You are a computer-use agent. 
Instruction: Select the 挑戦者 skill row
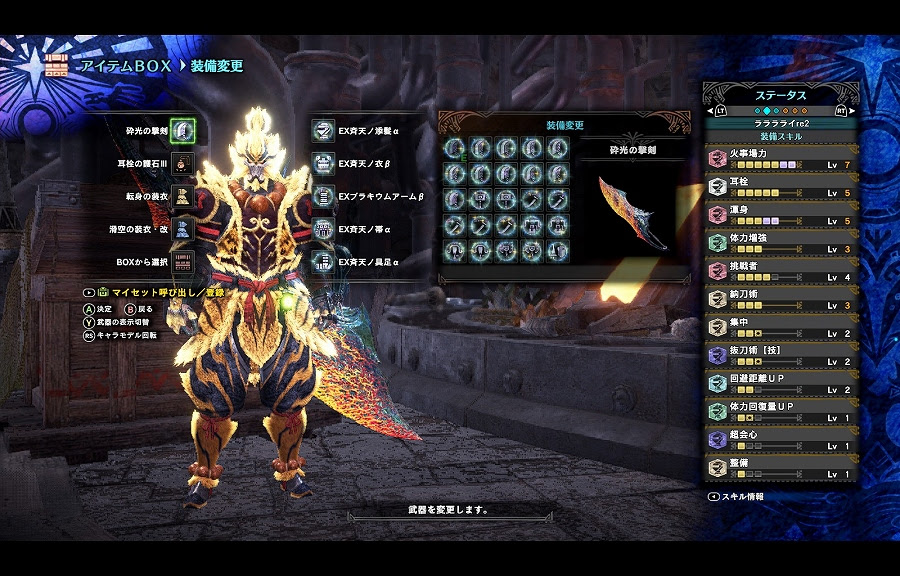pos(781,270)
